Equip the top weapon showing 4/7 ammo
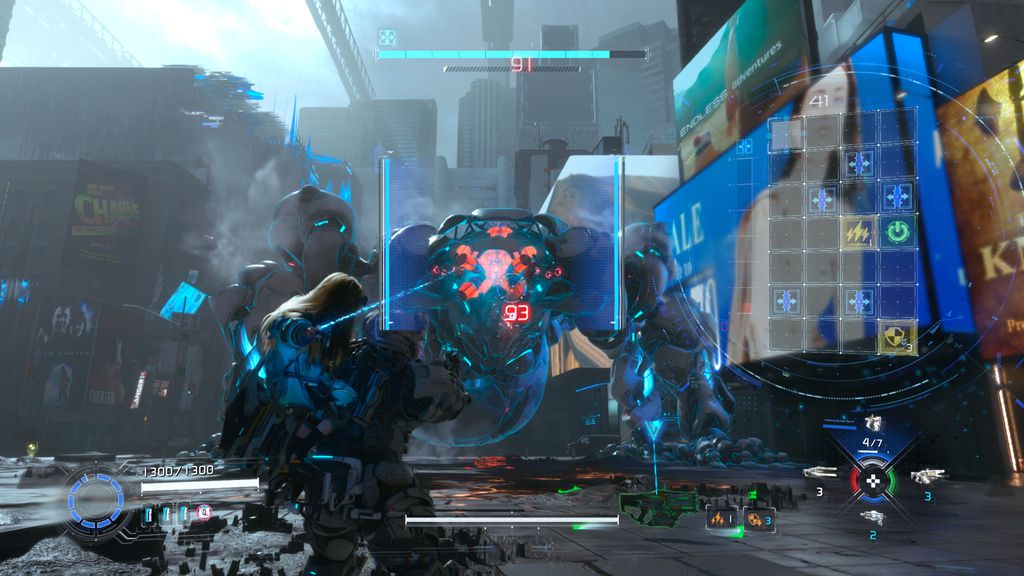The width and height of the screenshot is (1024, 576). tap(873, 424)
